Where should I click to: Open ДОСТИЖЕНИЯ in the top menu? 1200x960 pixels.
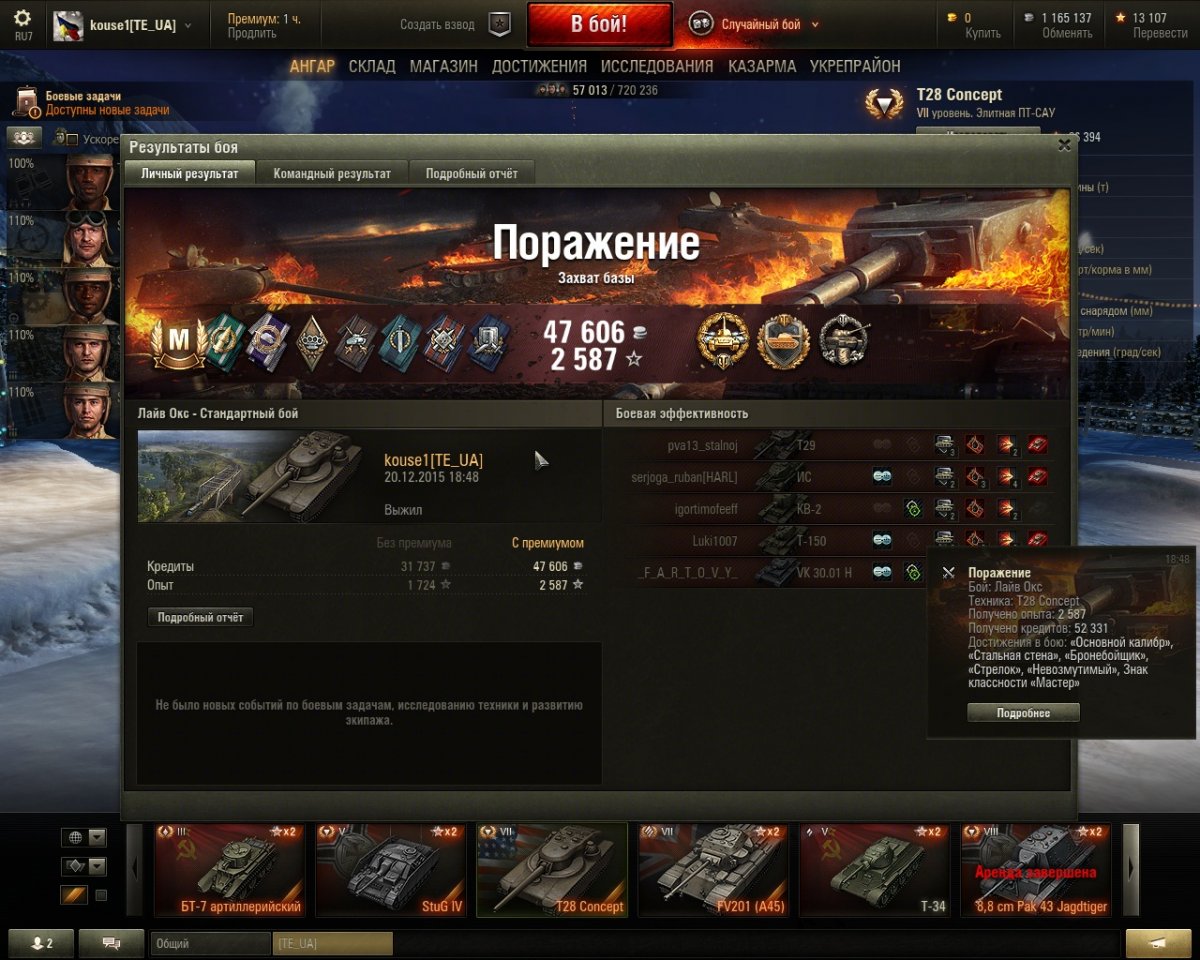pyautogui.click(x=539, y=66)
